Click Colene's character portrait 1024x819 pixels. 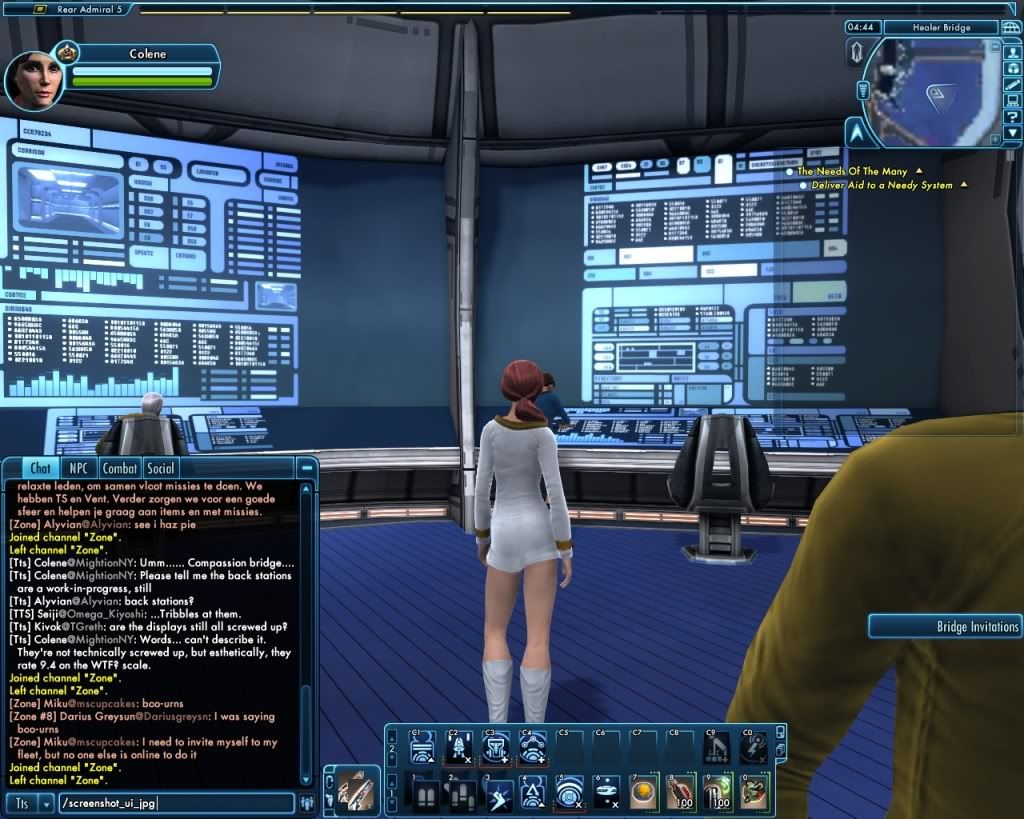pyautogui.click(x=37, y=81)
